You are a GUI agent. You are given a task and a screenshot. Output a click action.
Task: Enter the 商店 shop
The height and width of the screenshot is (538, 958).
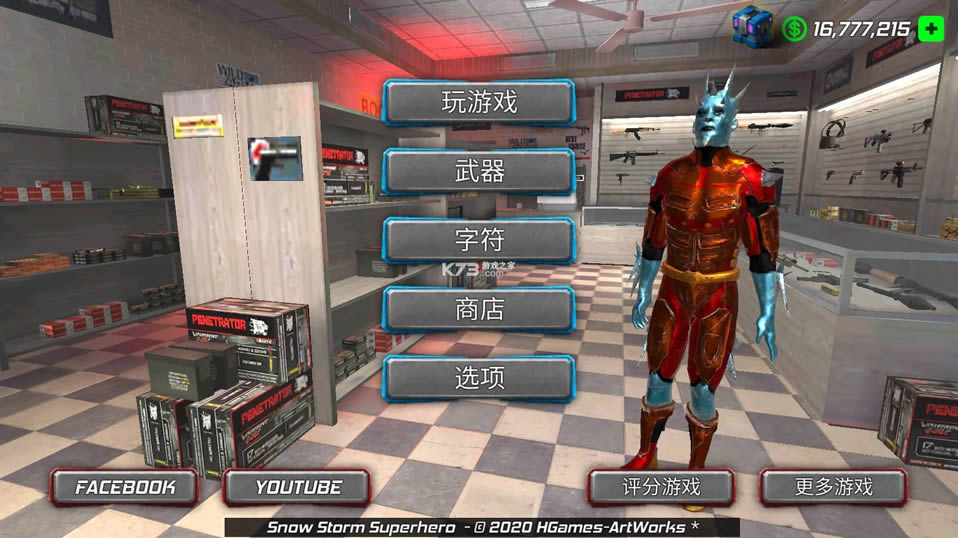[478, 309]
